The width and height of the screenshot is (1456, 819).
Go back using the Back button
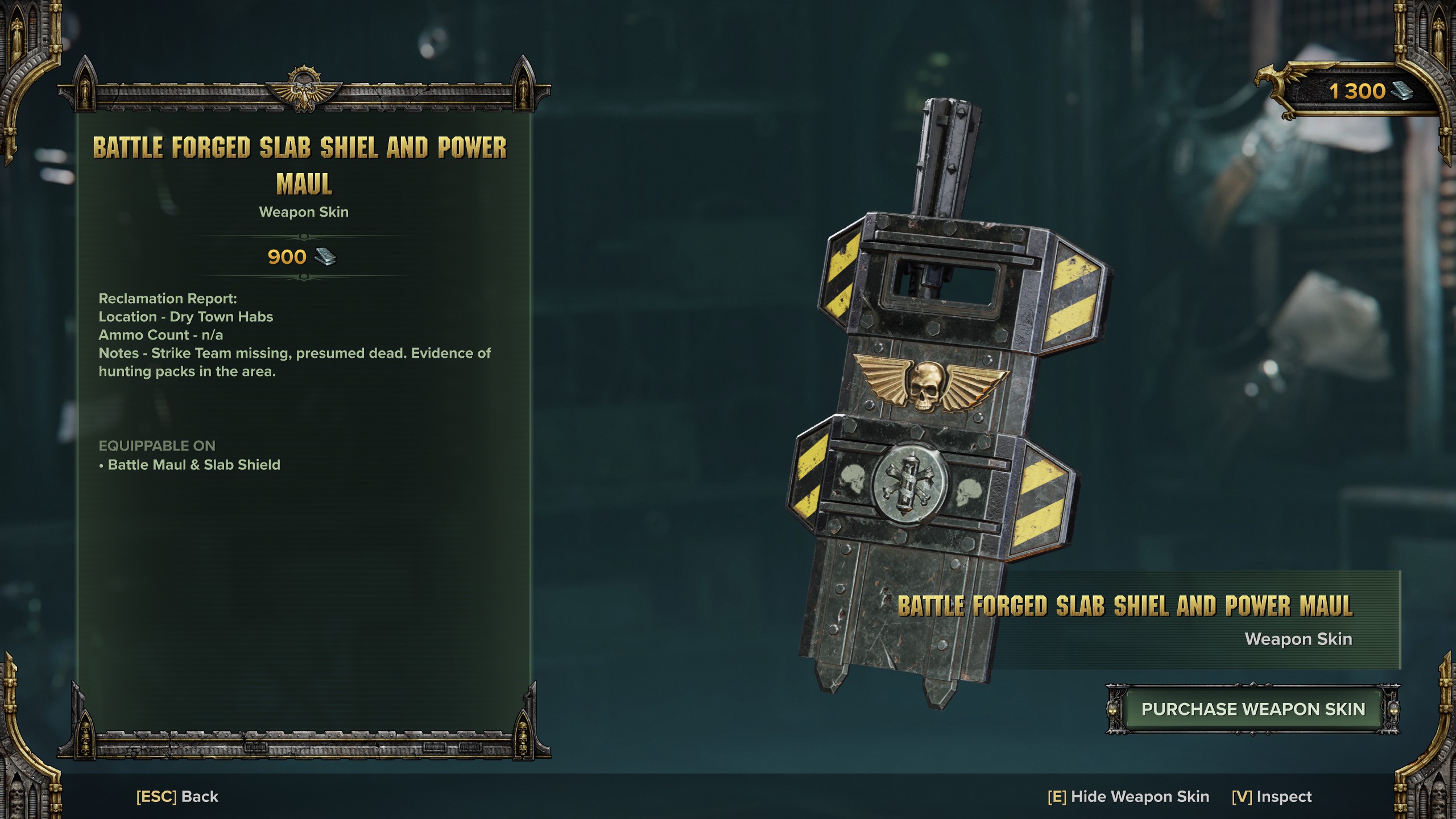click(x=177, y=796)
